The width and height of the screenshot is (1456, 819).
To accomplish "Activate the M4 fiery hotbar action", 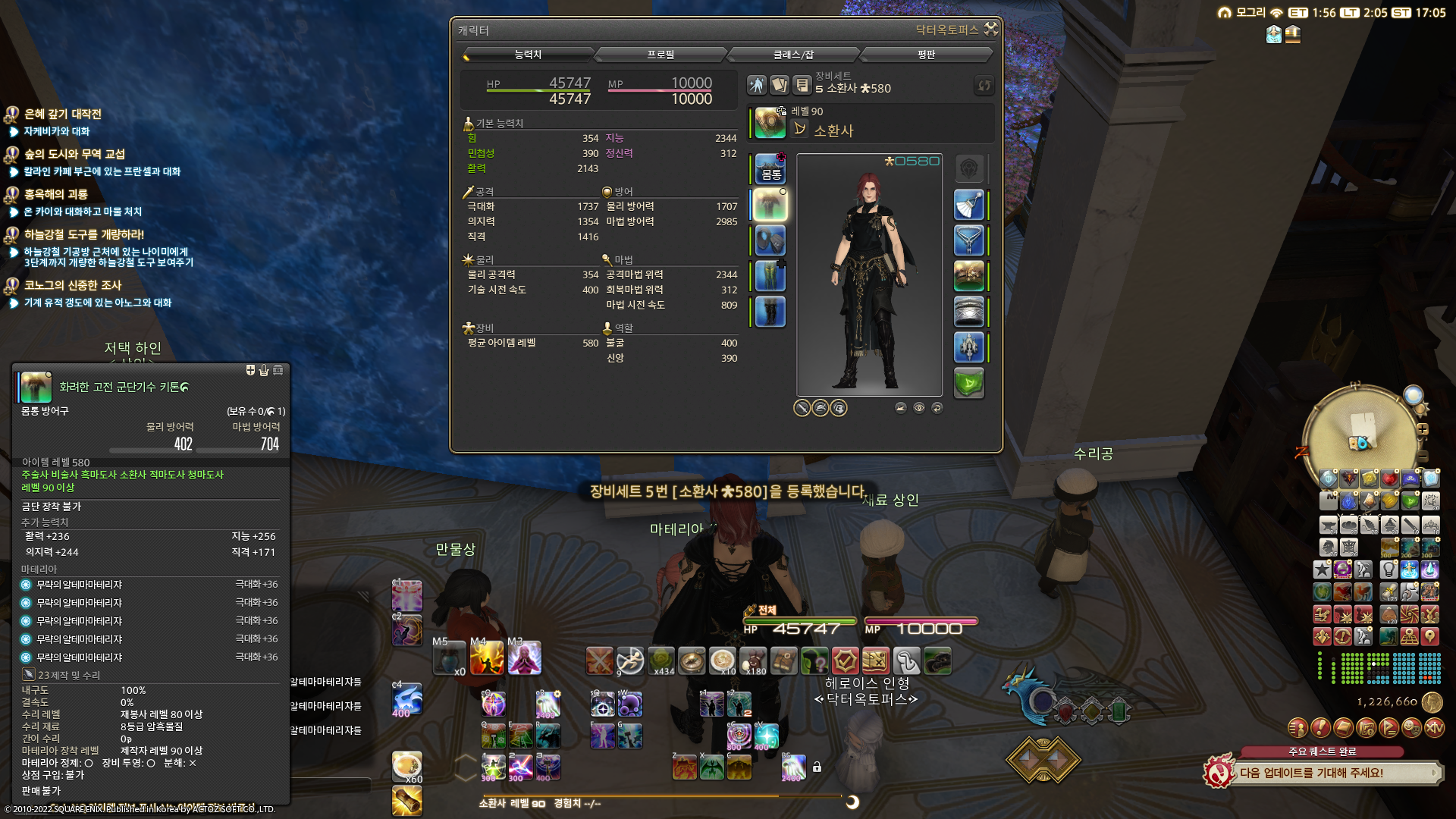I will [x=487, y=658].
